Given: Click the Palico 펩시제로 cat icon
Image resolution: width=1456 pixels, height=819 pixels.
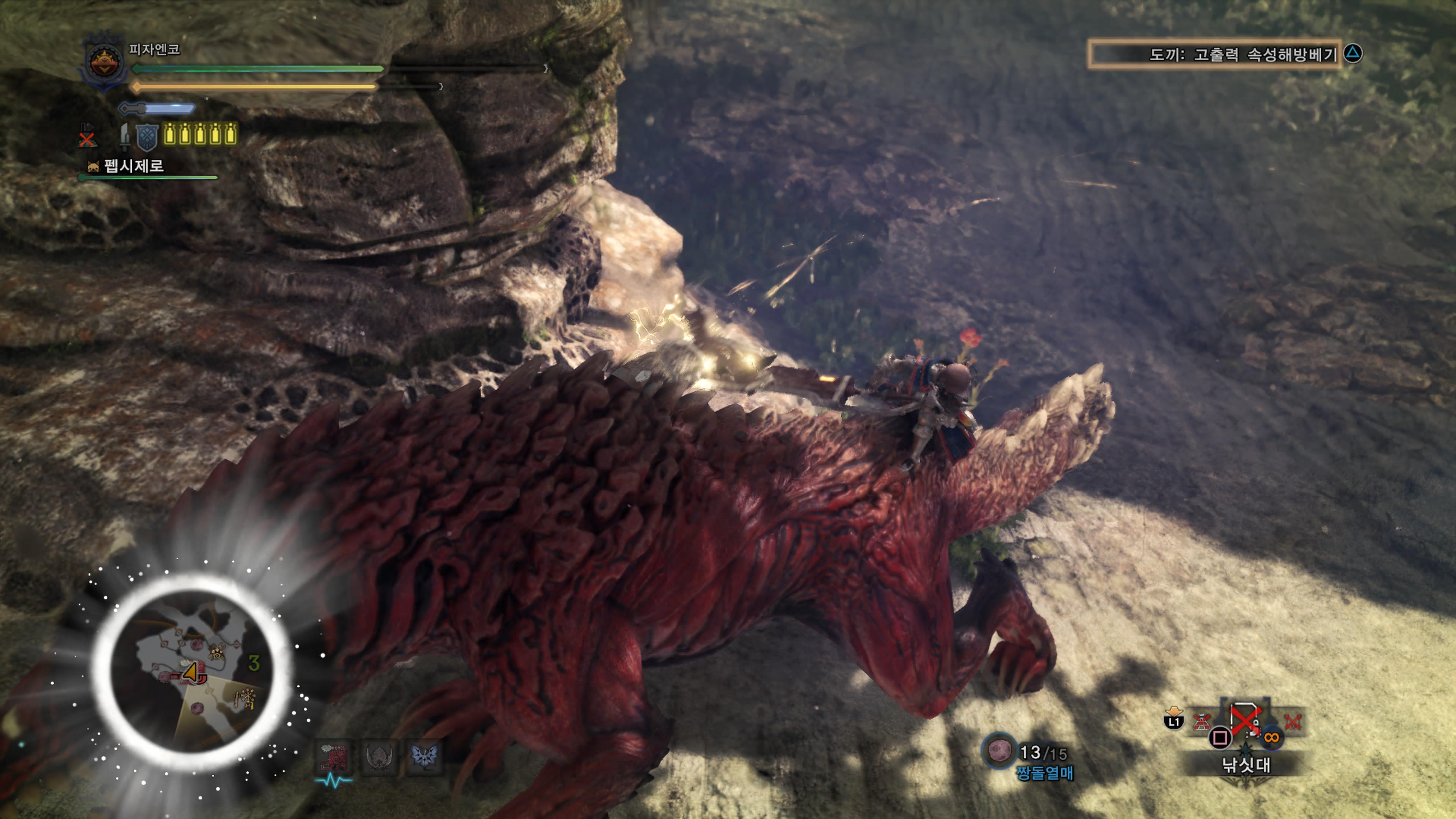Looking at the screenshot, I should point(93,166).
